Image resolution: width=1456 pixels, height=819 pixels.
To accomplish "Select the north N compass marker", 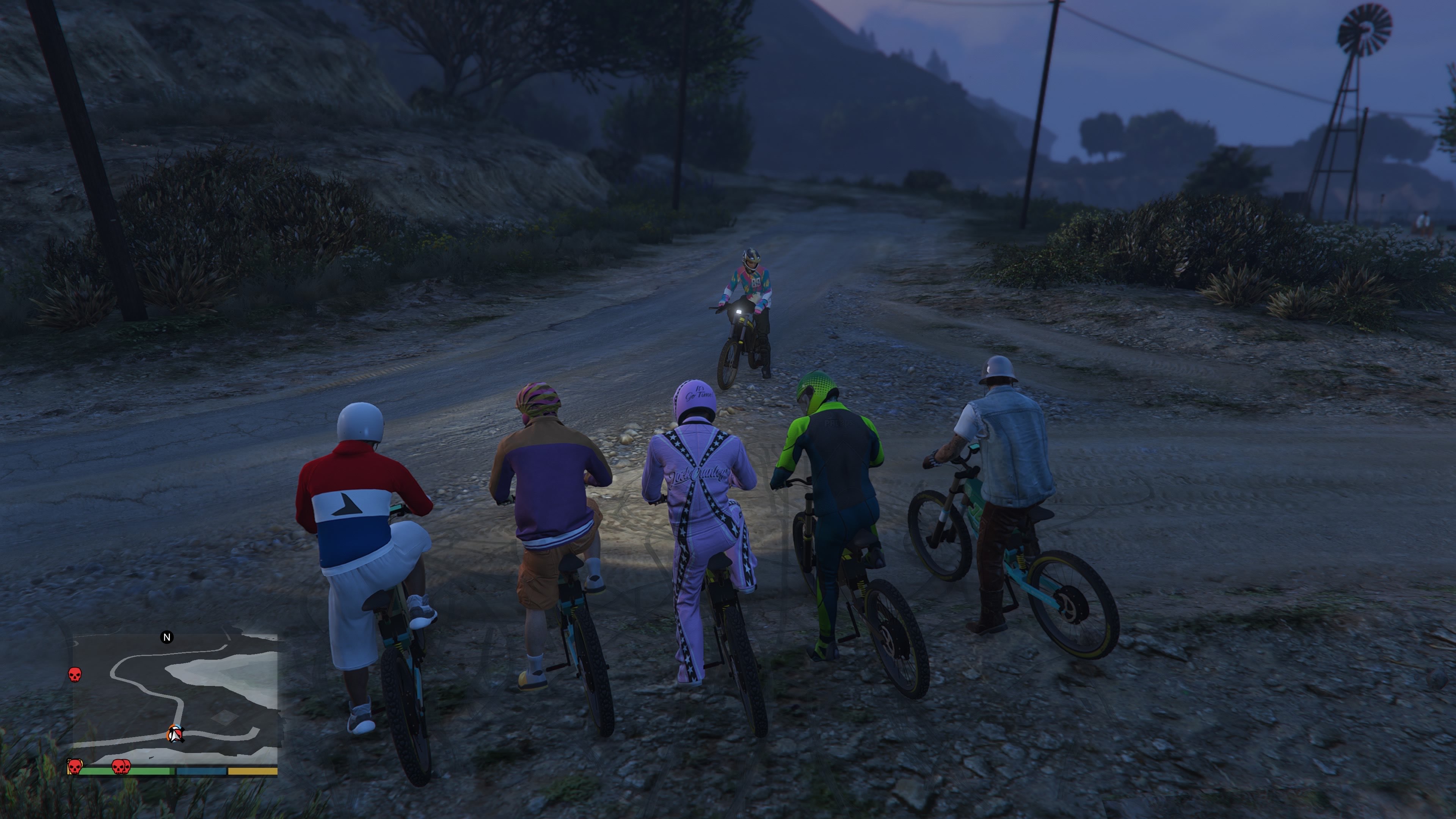I will (167, 637).
